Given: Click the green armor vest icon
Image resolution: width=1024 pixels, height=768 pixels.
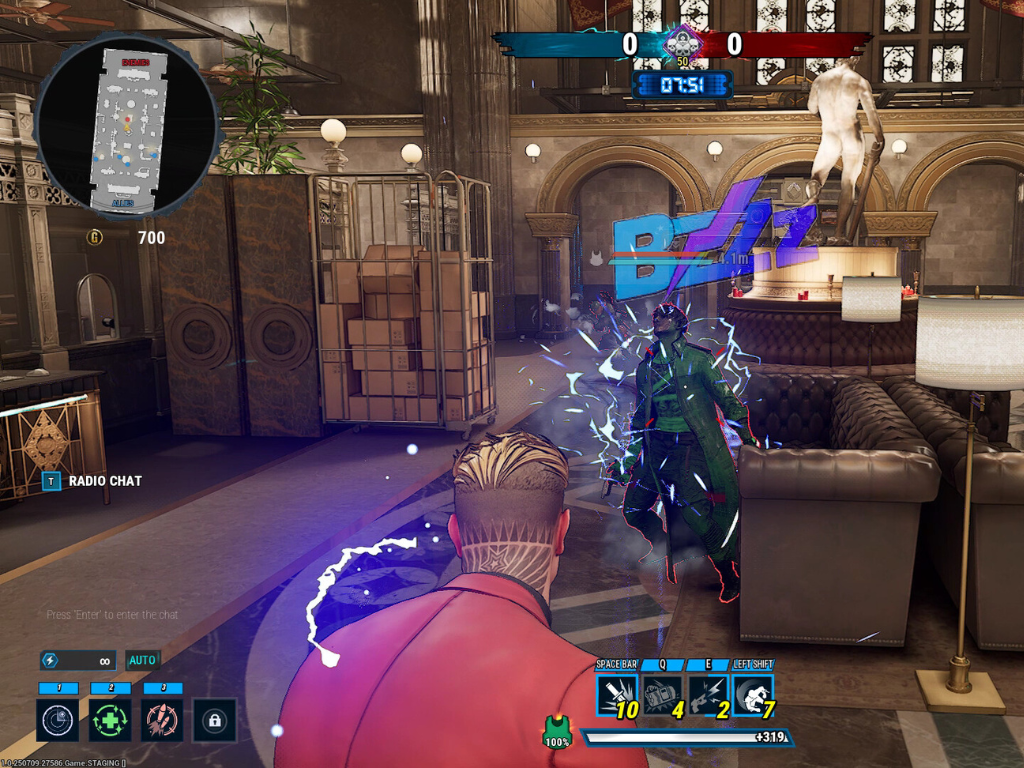Looking at the screenshot, I should (557, 731).
